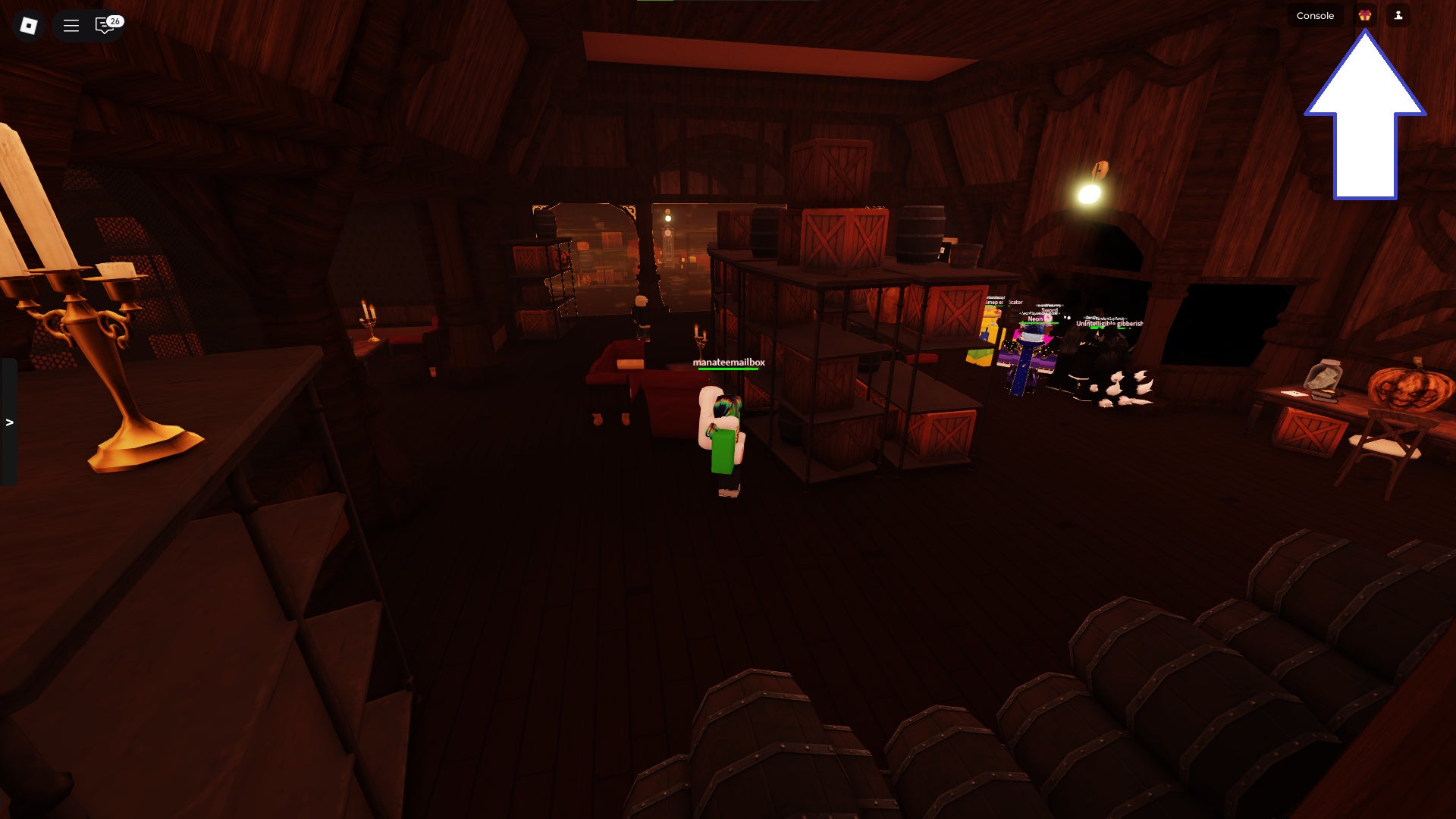Screen dimensions: 1456x819
Task: Open the Roblox main menu
Action: pos(29,26)
